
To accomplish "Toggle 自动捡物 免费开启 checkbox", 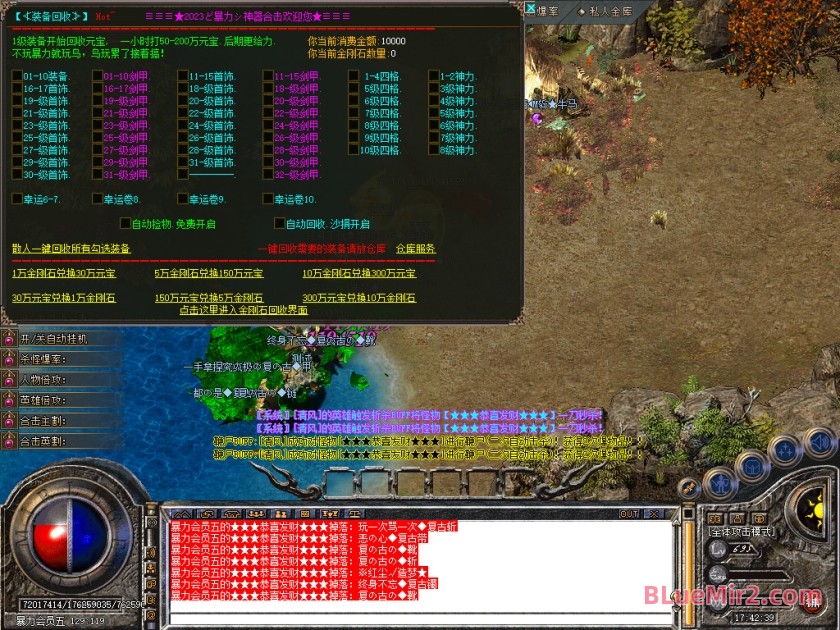I will click(125, 224).
